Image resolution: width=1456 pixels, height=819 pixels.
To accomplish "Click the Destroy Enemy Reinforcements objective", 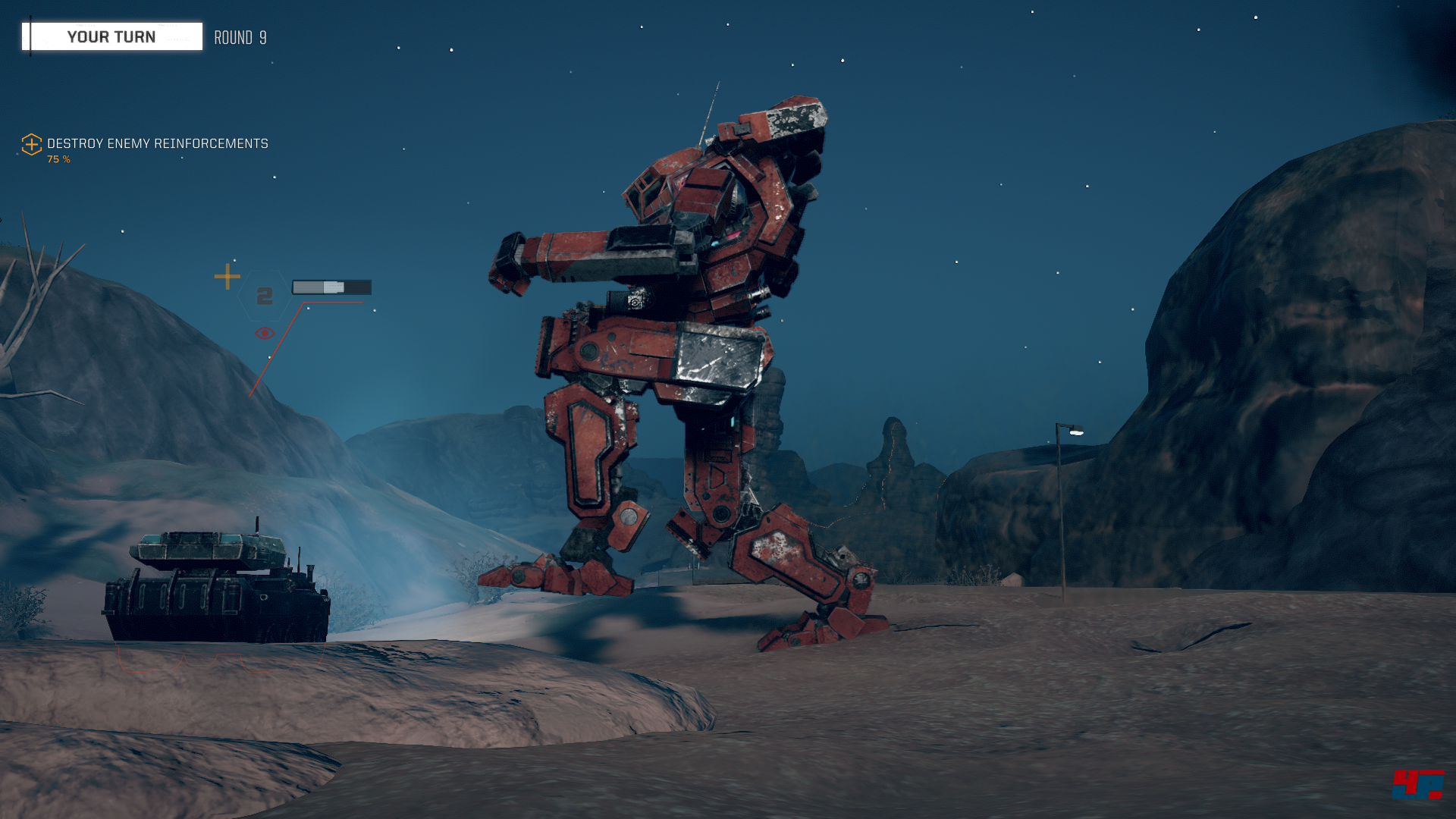I will click(157, 144).
